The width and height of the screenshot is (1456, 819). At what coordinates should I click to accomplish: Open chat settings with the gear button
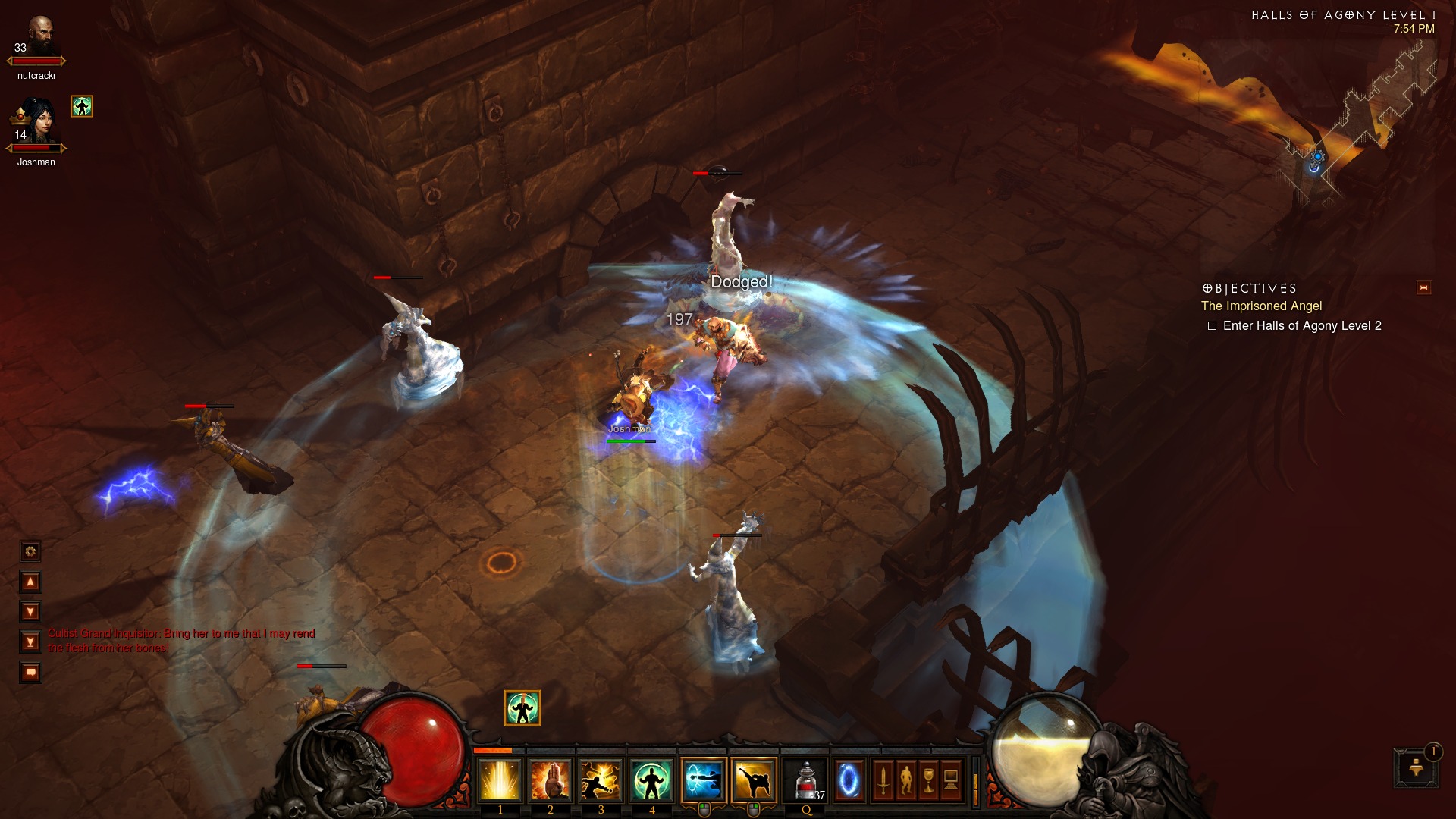[x=30, y=551]
